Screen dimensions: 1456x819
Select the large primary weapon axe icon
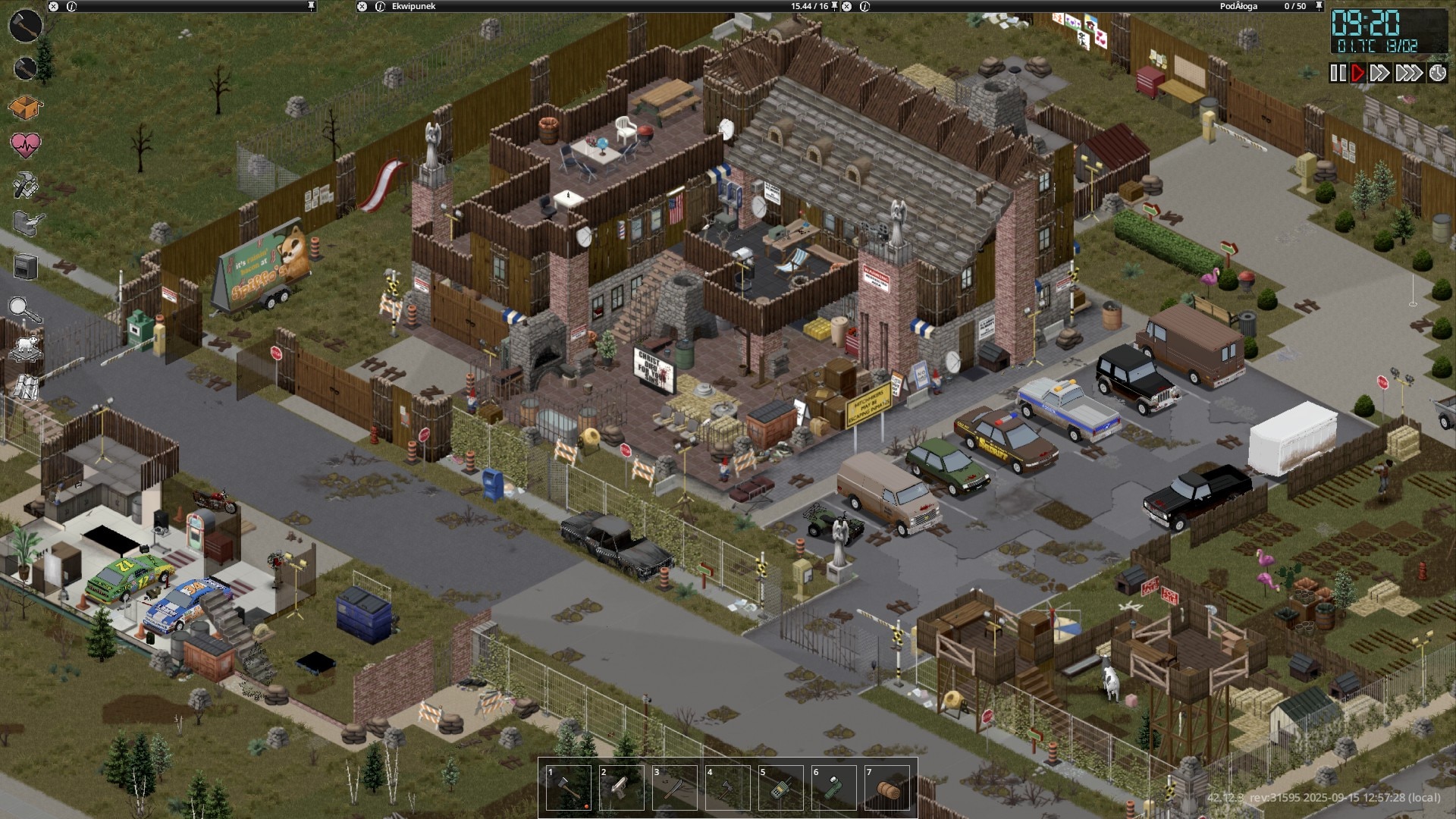pyautogui.click(x=25, y=25)
